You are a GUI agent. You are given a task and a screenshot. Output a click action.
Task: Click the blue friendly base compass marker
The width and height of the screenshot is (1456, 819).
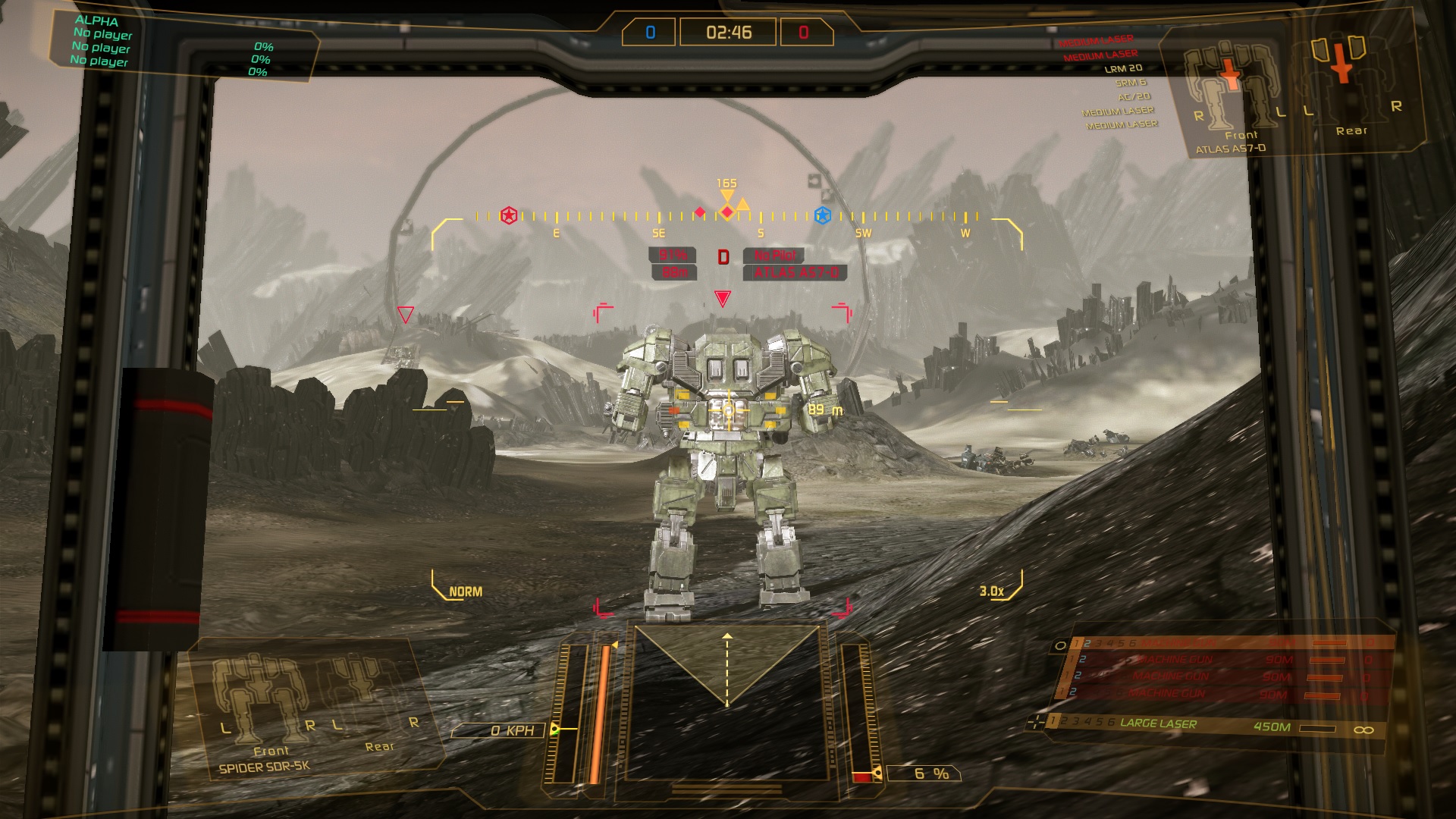[822, 216]
